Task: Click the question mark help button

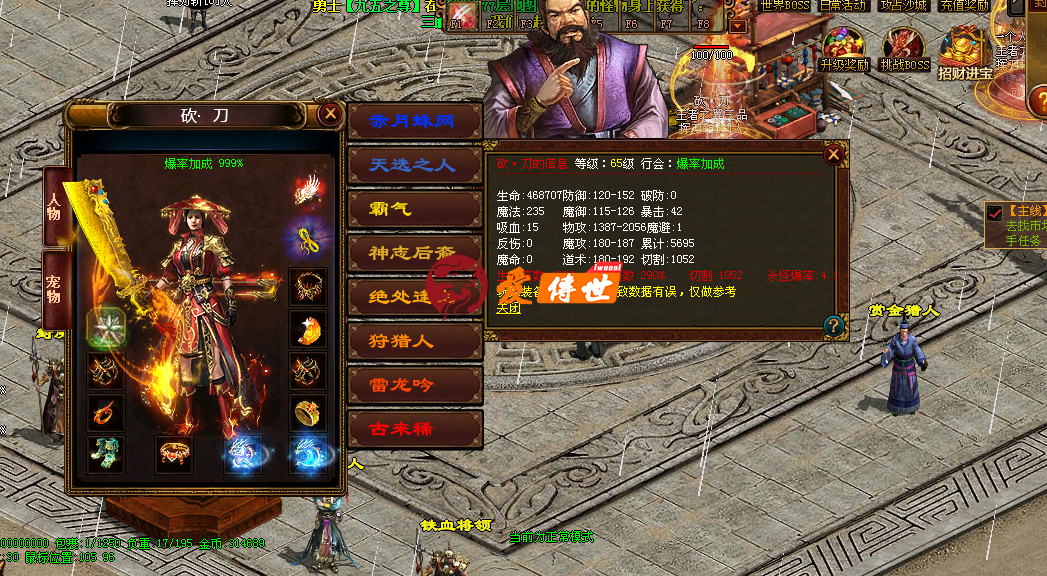Action: tap(832, 325)
